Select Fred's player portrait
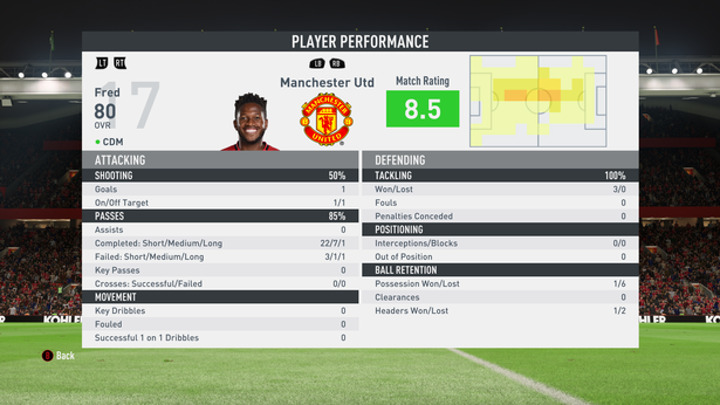The height and width of the screenshot is (405, 720). coord(250,122)
